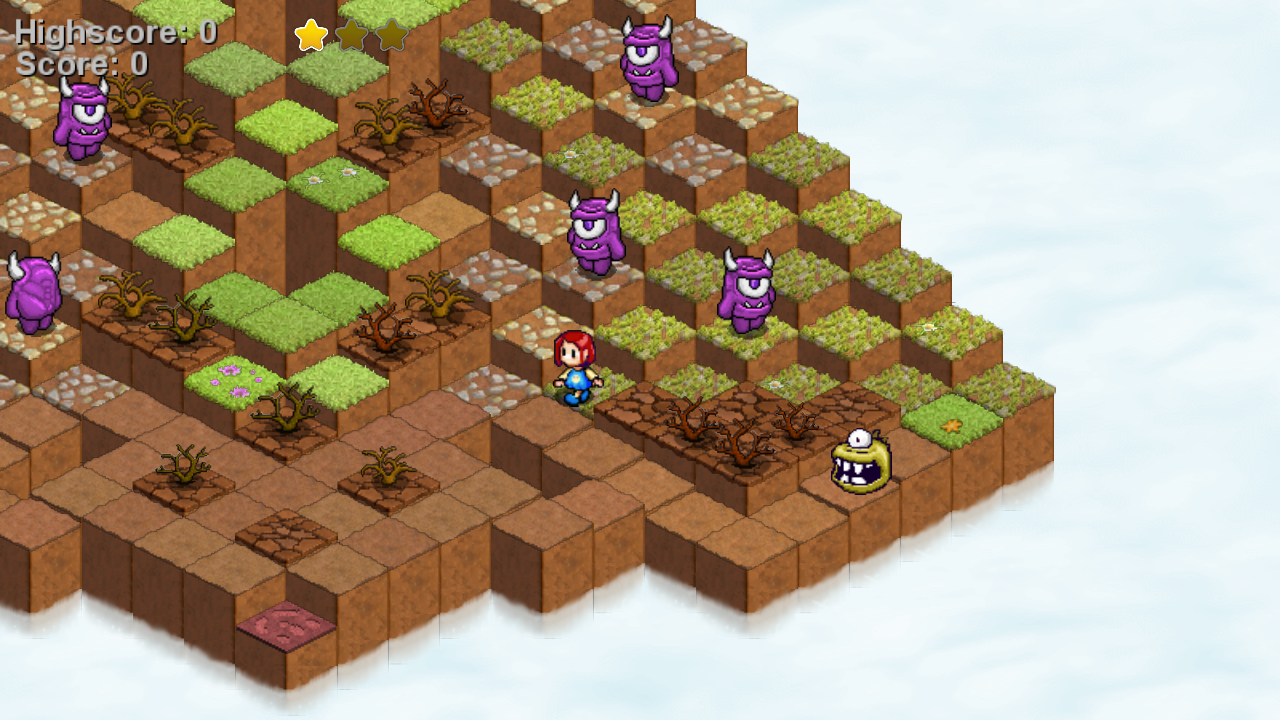Select the monster on the stone pathway
1280x720 pixels.
[598, 232]
